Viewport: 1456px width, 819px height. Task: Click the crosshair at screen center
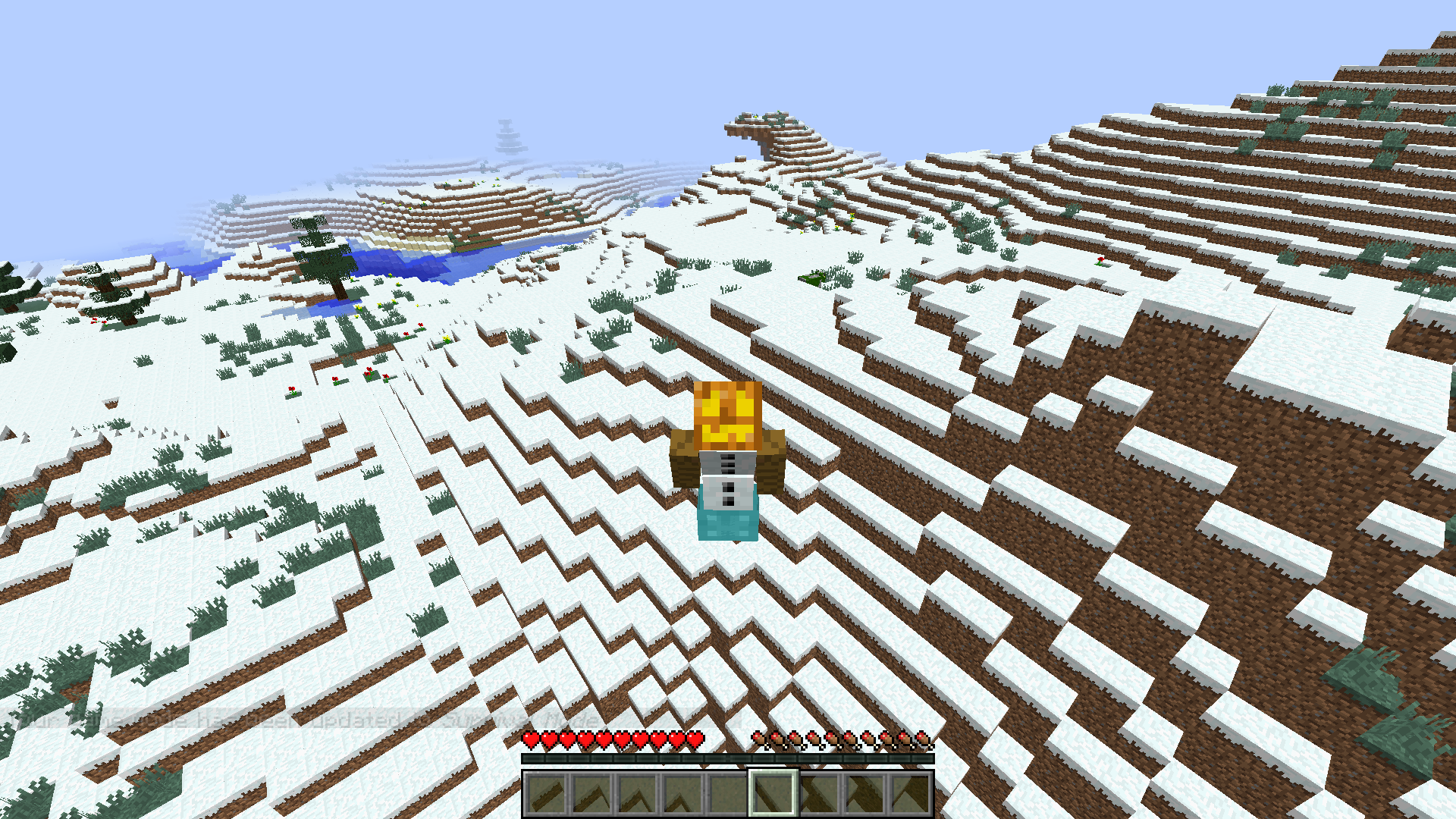point(728,409)
